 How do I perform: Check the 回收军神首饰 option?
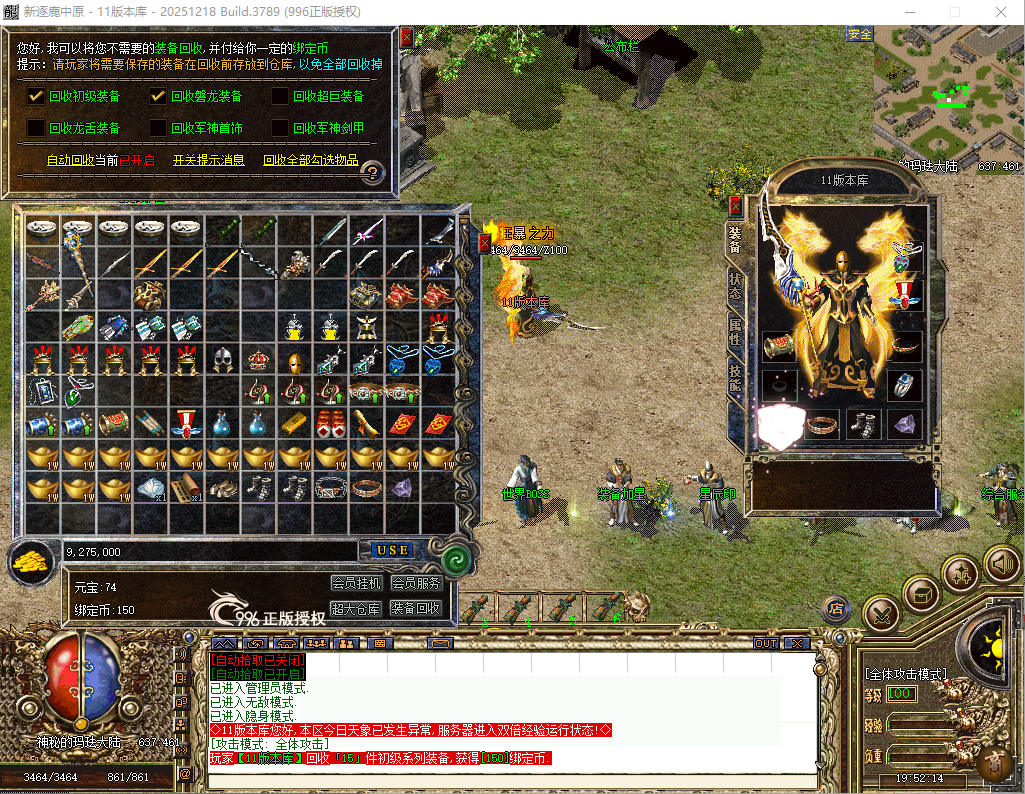[158, 128]
